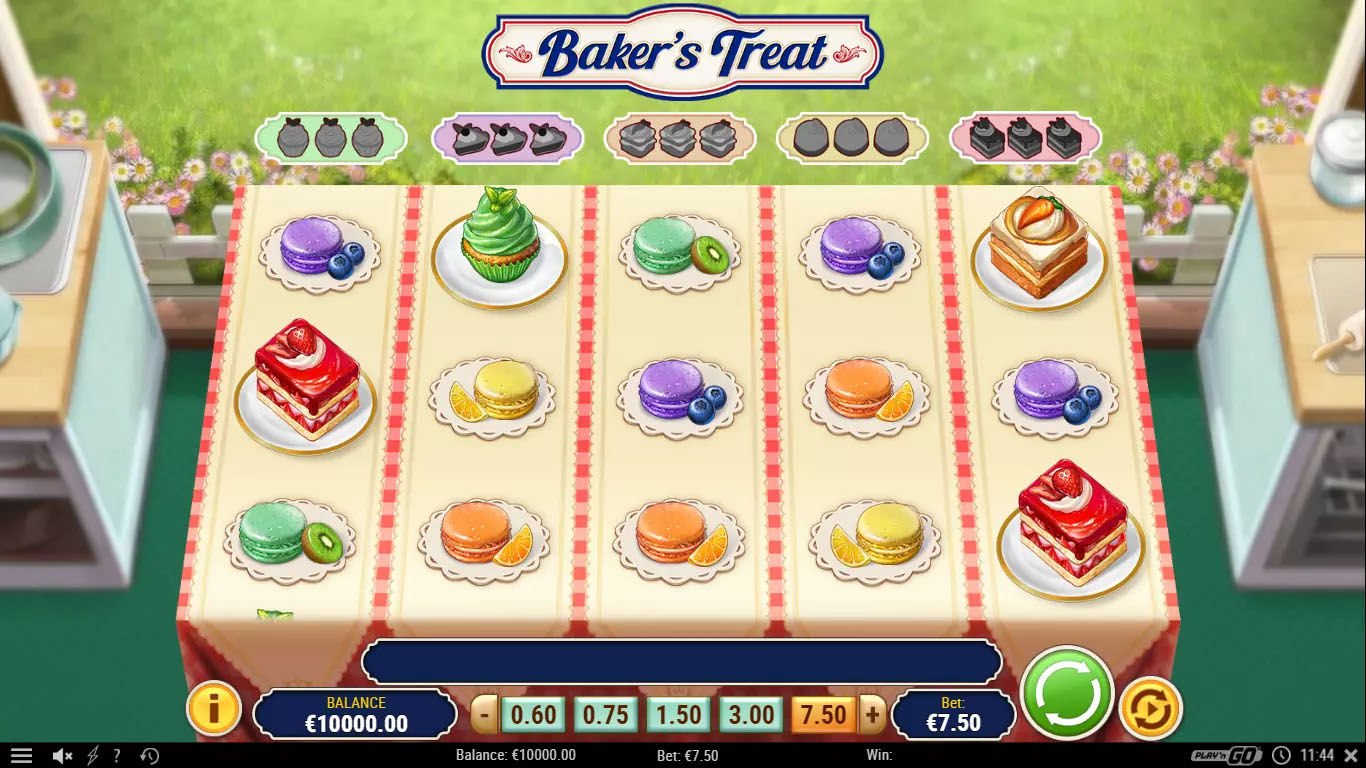This screenshot has height=768, width=1366.
Task: Set the bet to 1.50
Action: (679, 715)
